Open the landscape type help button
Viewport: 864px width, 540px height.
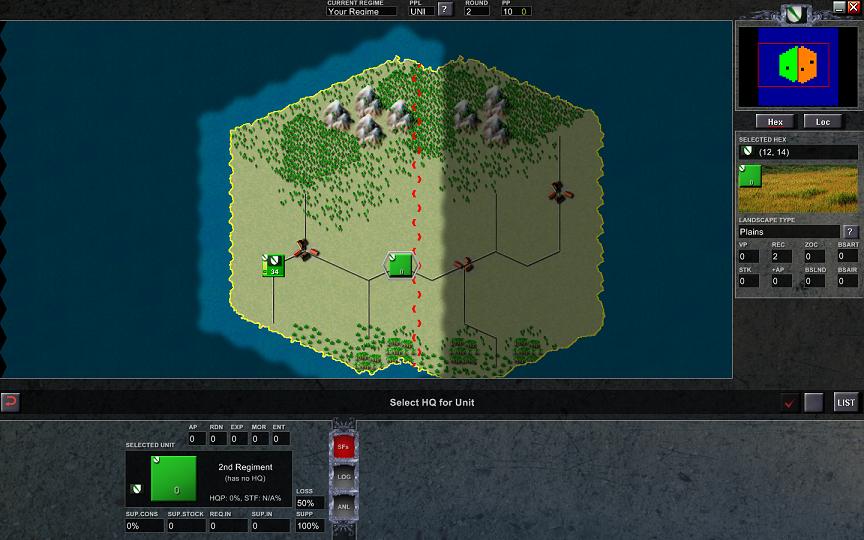(851, 232)
